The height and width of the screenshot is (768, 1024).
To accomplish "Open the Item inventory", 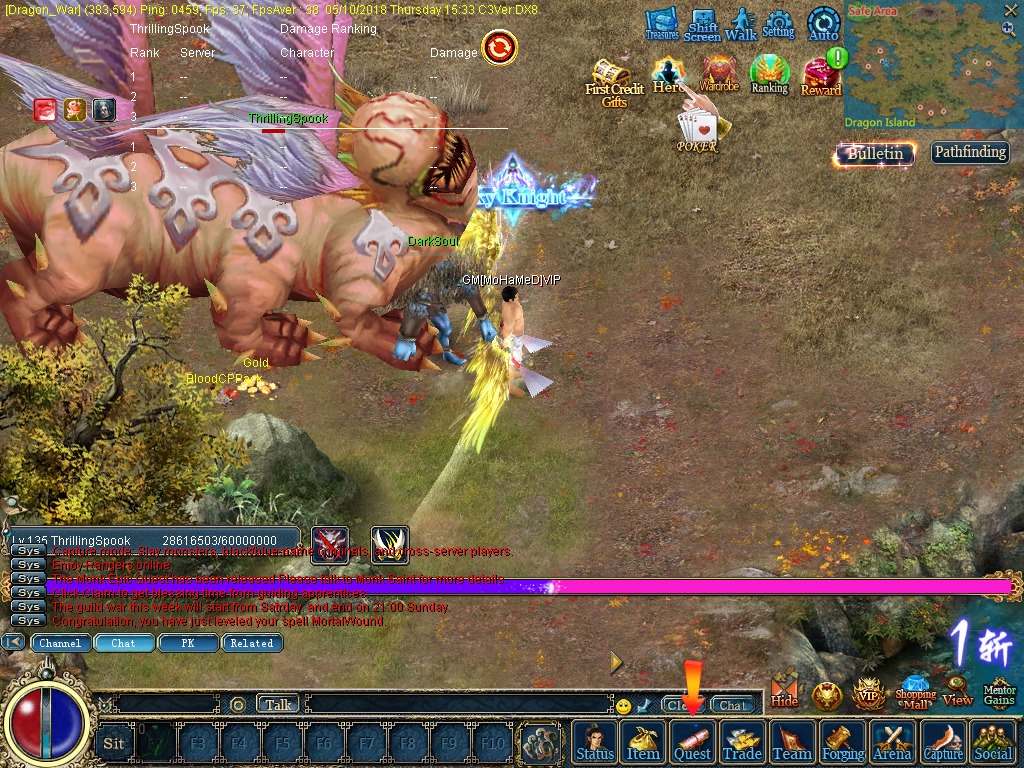I will coord(643,742).
